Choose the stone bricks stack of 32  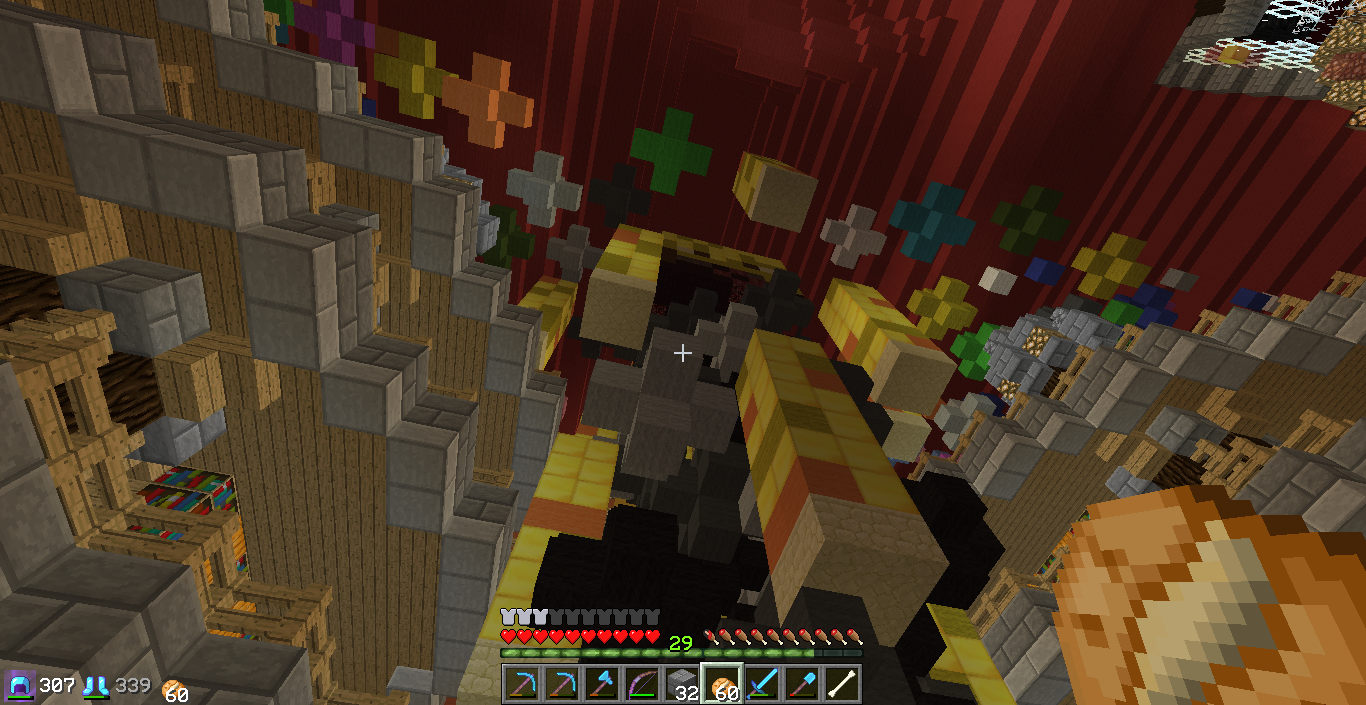[681, 684]
